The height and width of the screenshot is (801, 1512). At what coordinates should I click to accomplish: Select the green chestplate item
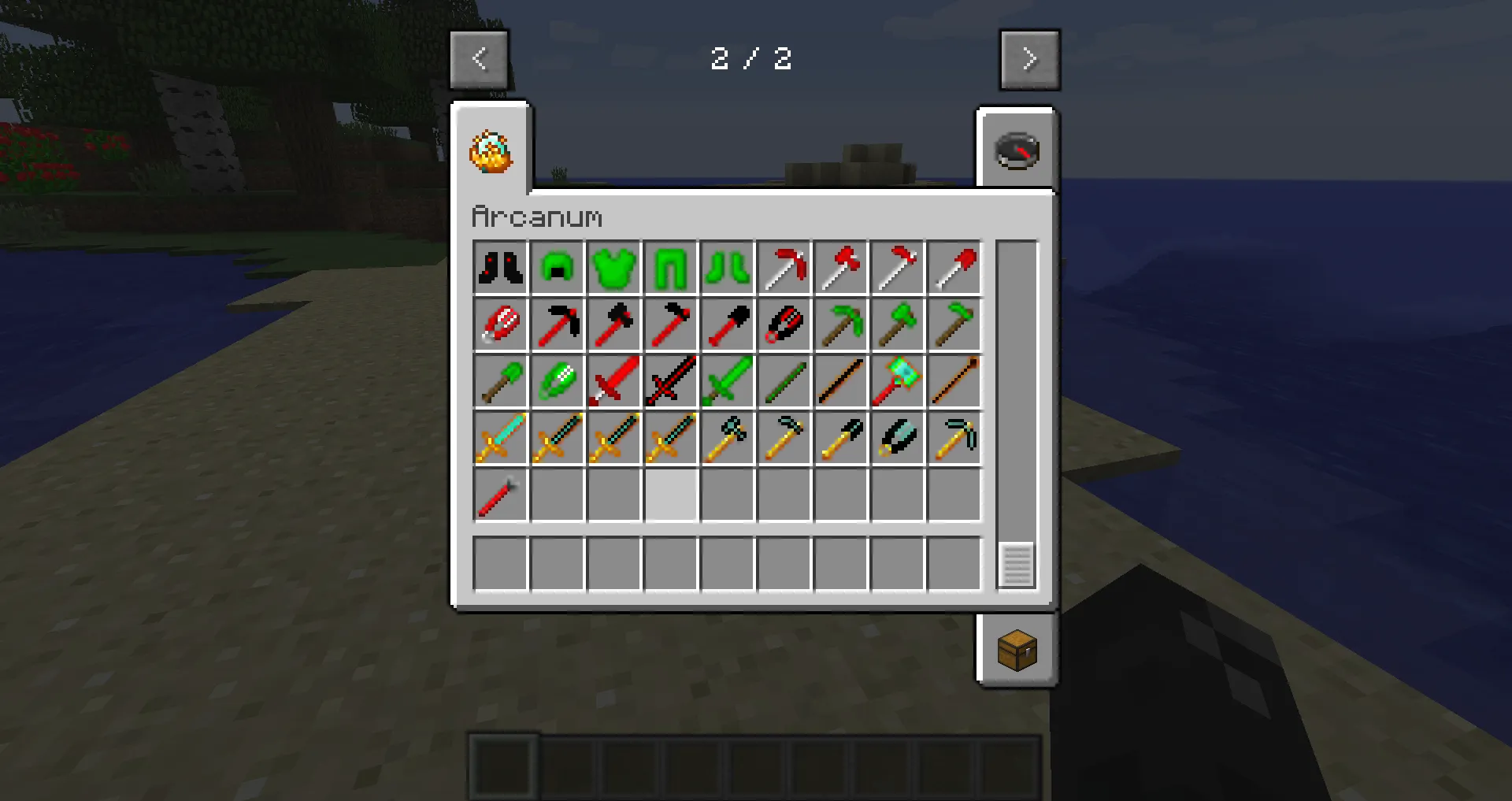(x=613, y=268)
